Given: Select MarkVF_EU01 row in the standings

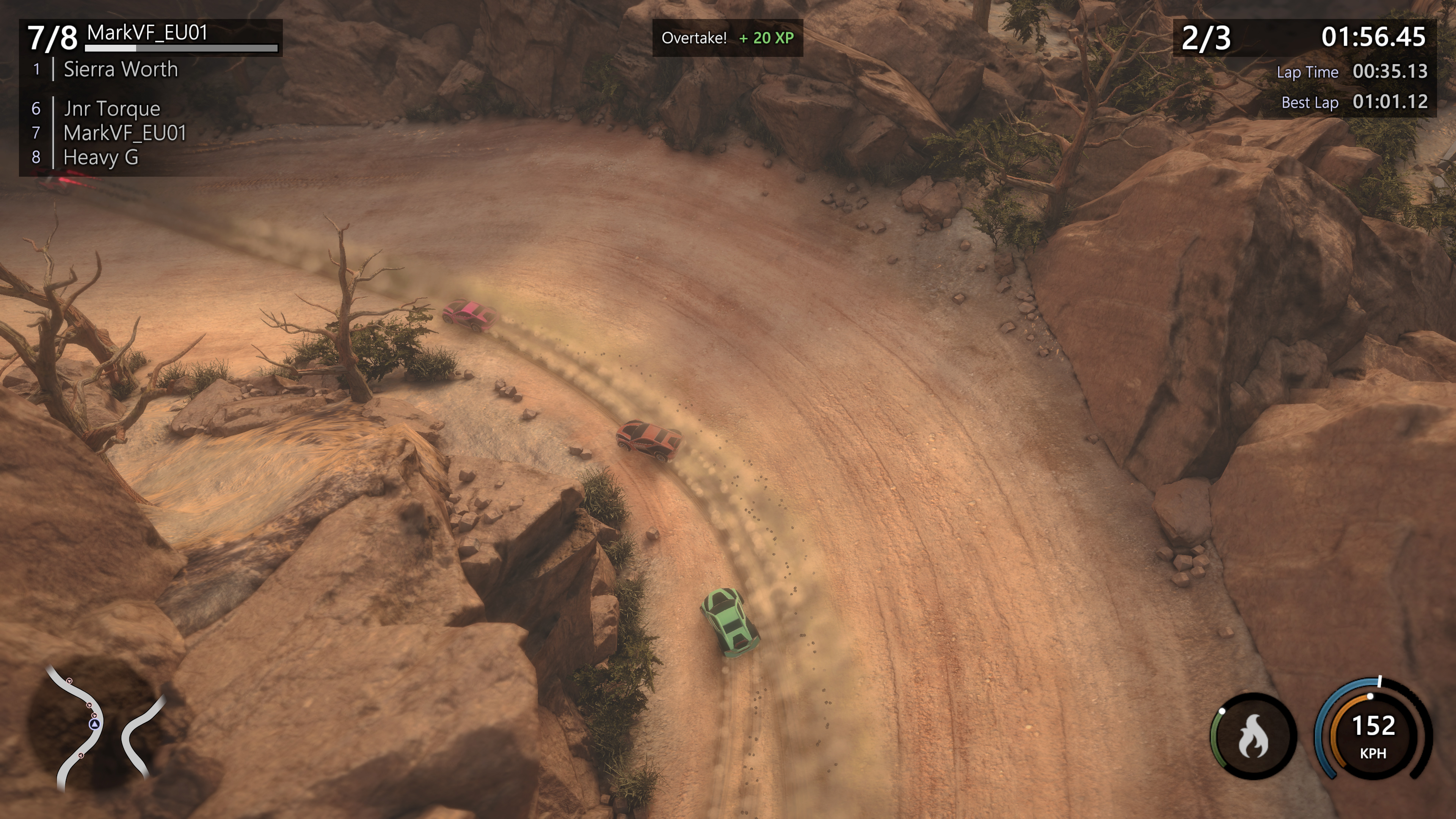Looking at the screenshot, I should (124, 133).
